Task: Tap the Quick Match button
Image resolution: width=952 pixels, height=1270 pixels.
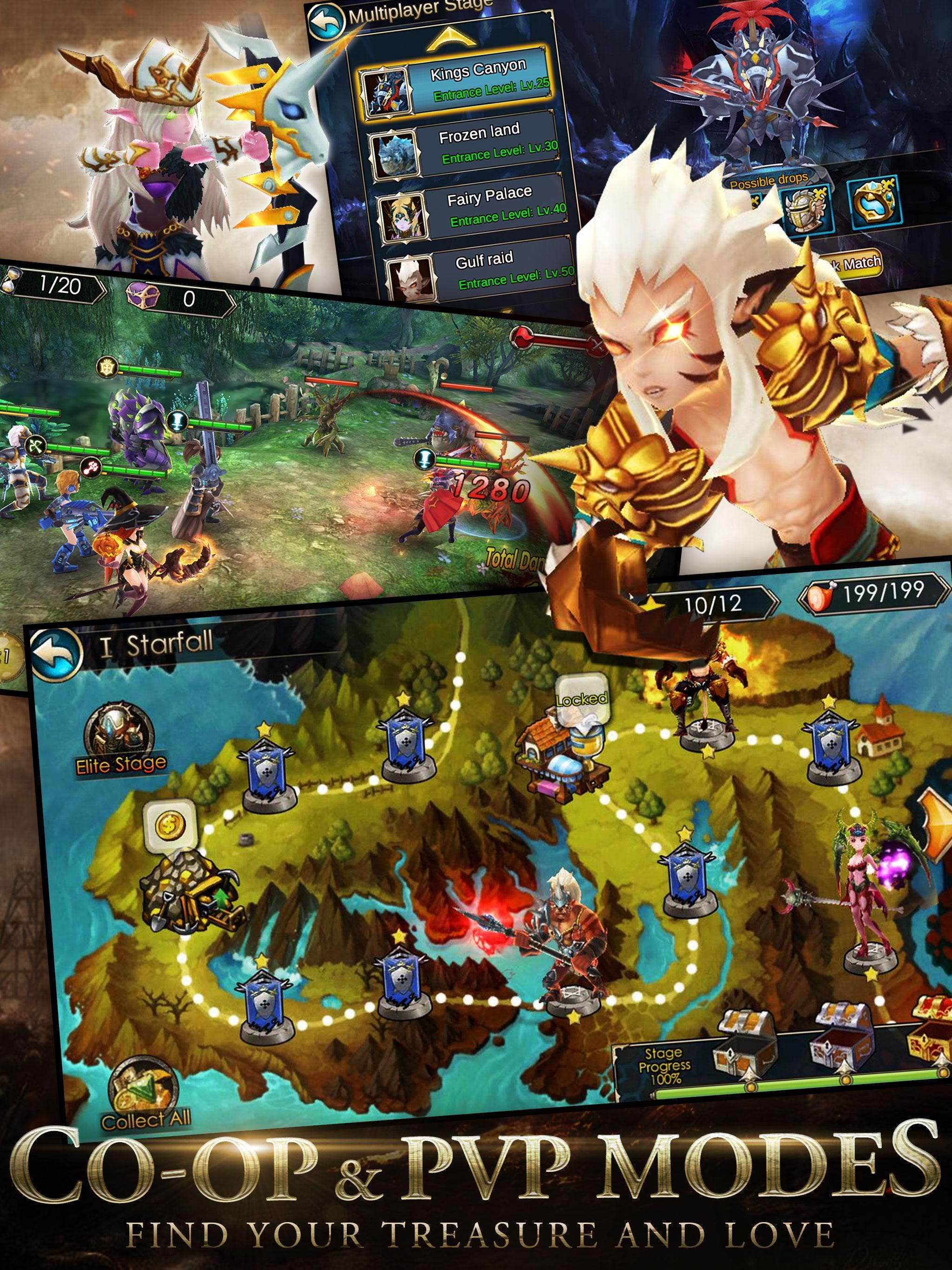Action: [x=859, y=261]
